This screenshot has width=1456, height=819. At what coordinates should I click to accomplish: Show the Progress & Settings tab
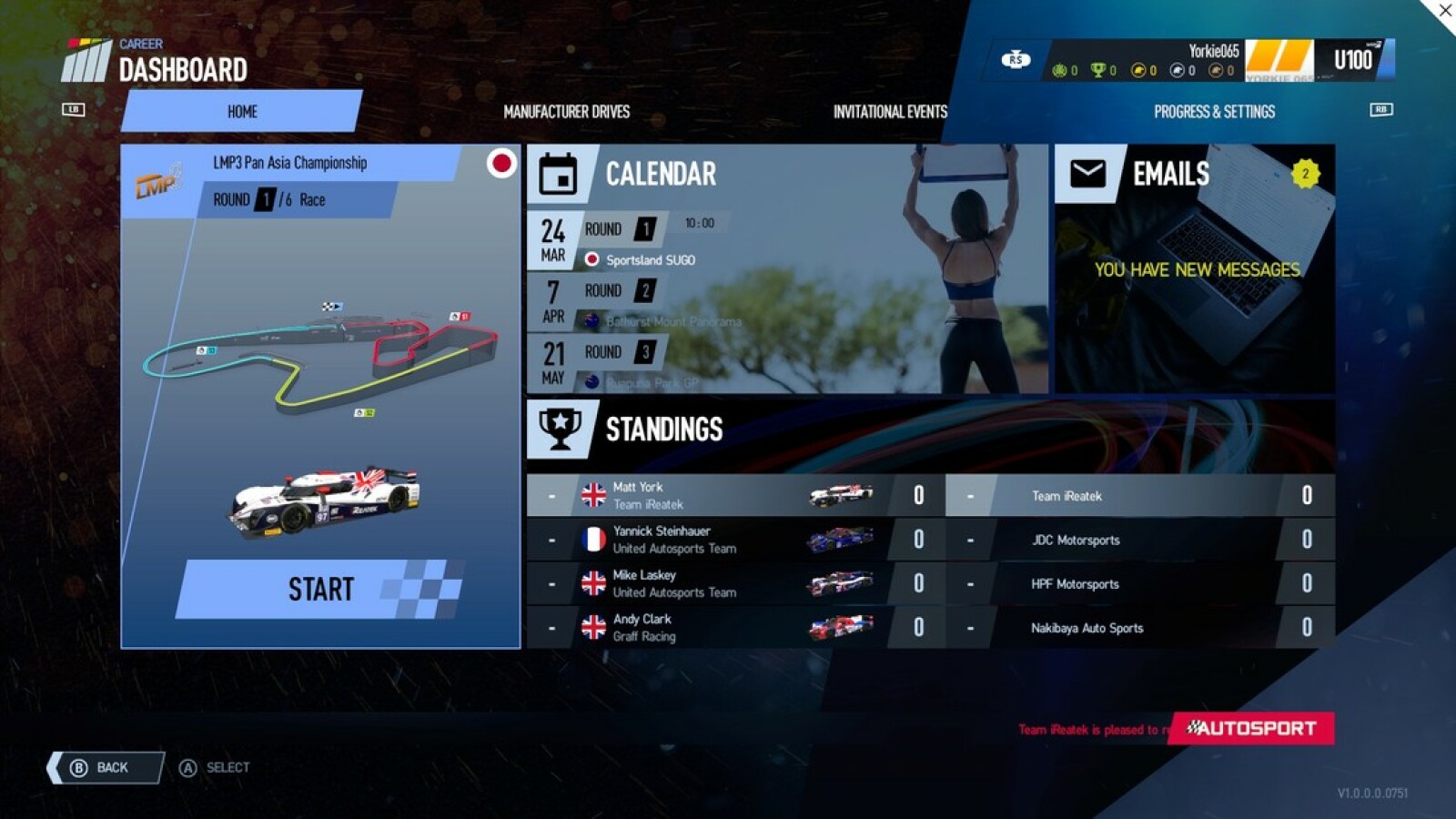click(x=1214, y=111)
